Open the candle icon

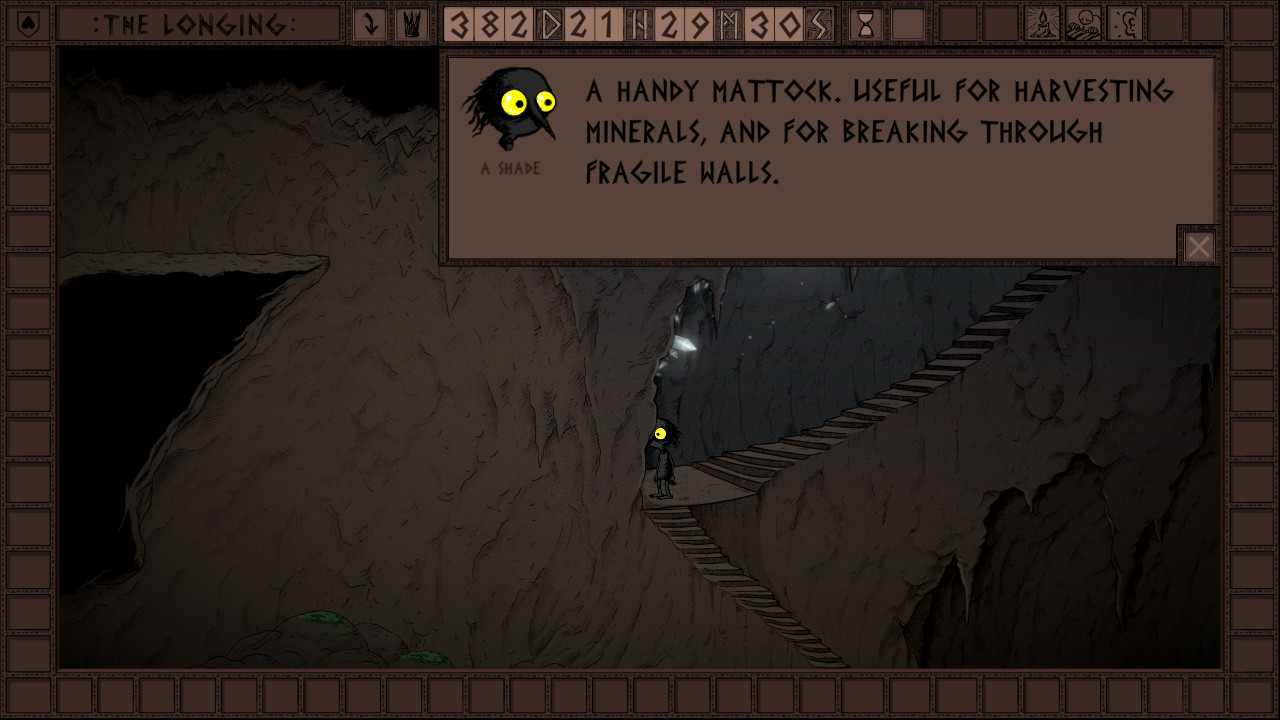pos(1042,24)
